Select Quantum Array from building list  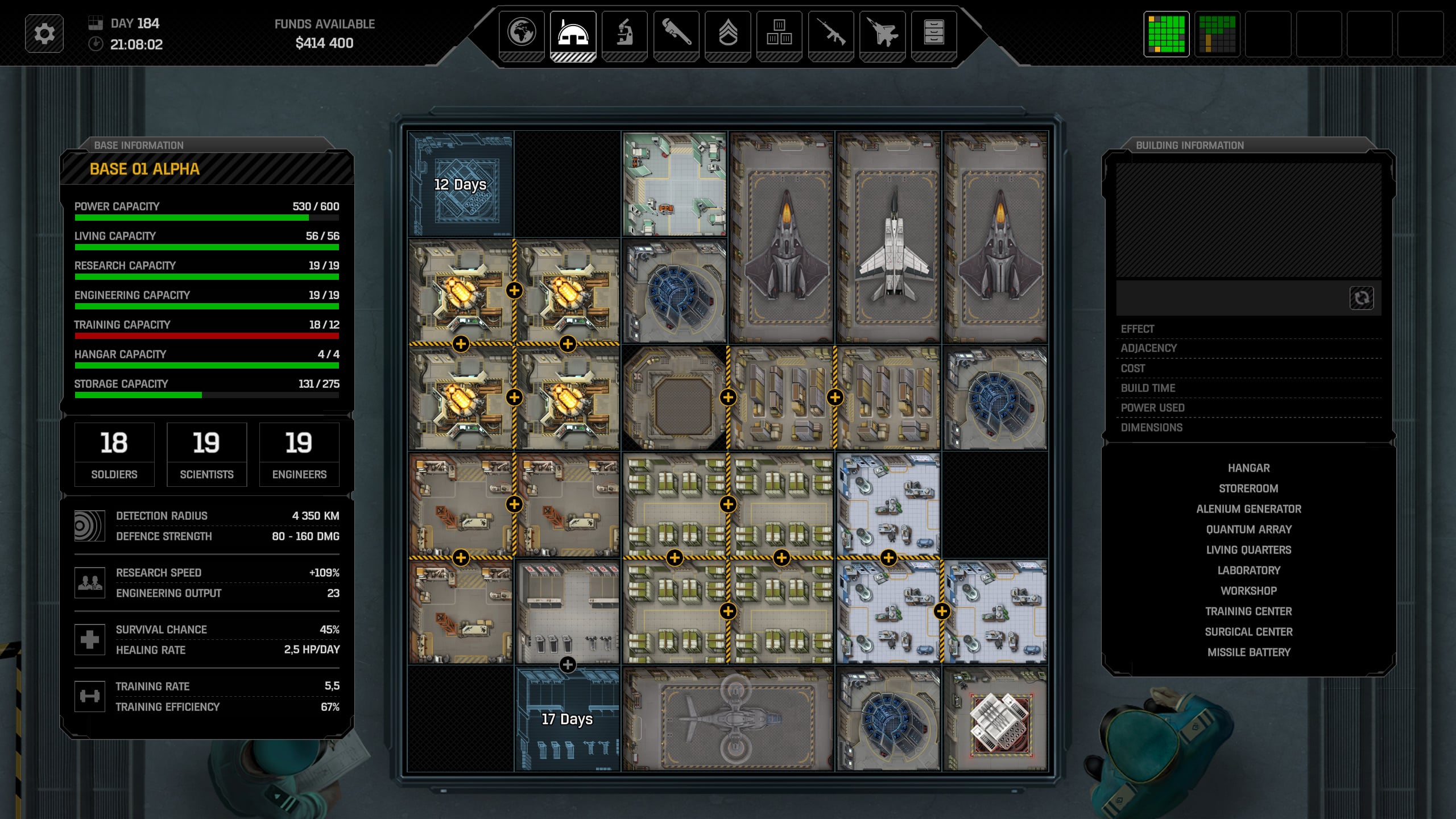(1248, 530)
